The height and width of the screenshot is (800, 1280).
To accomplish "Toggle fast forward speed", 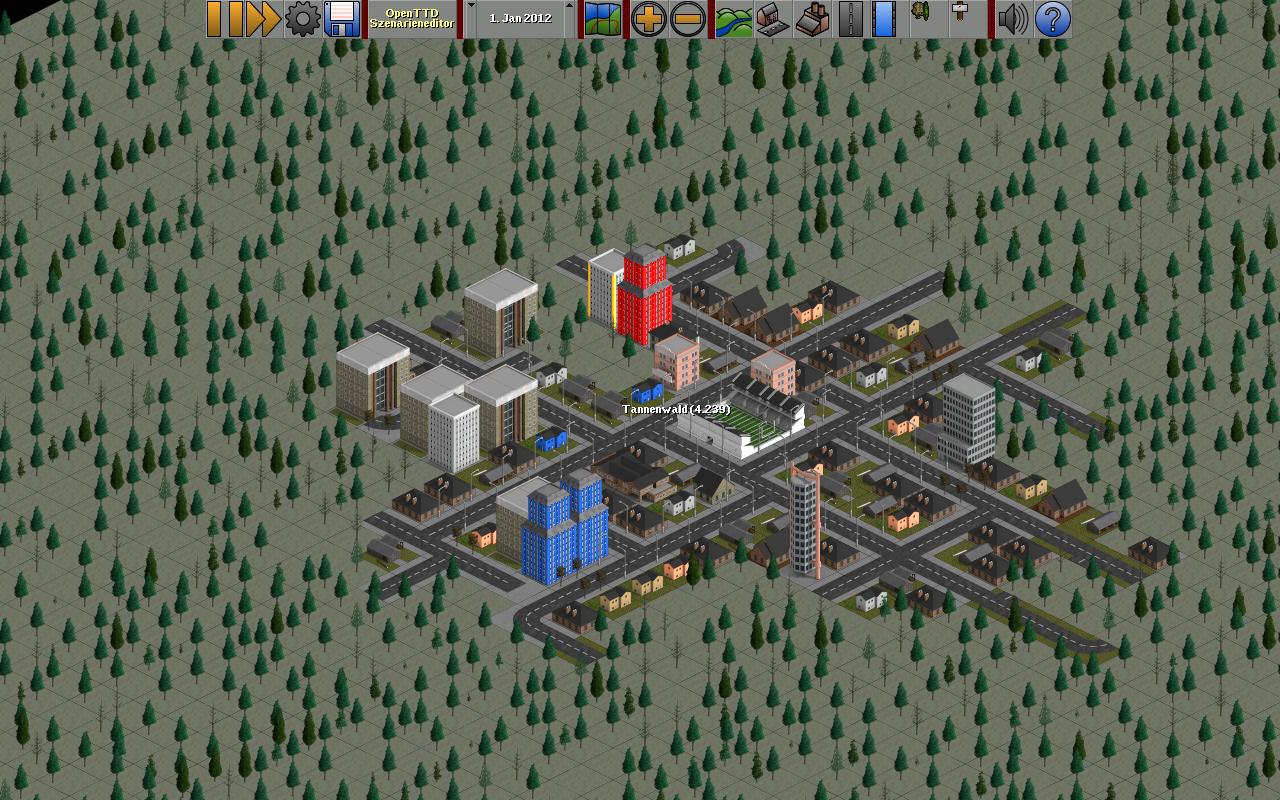I will [x=263, y=19].
